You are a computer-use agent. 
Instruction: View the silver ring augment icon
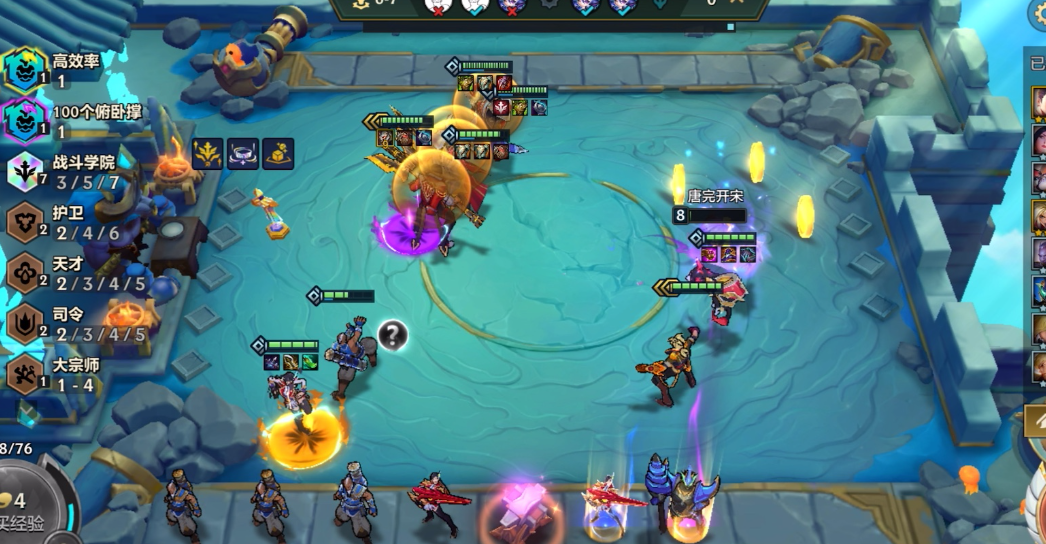243,153
